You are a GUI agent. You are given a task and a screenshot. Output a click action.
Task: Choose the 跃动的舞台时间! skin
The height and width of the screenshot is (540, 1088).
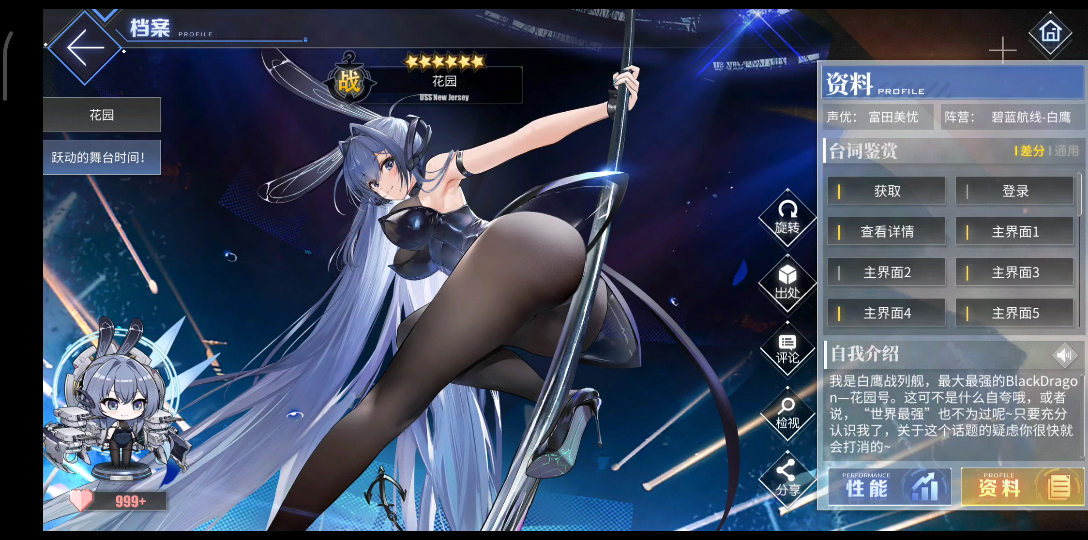102,157
